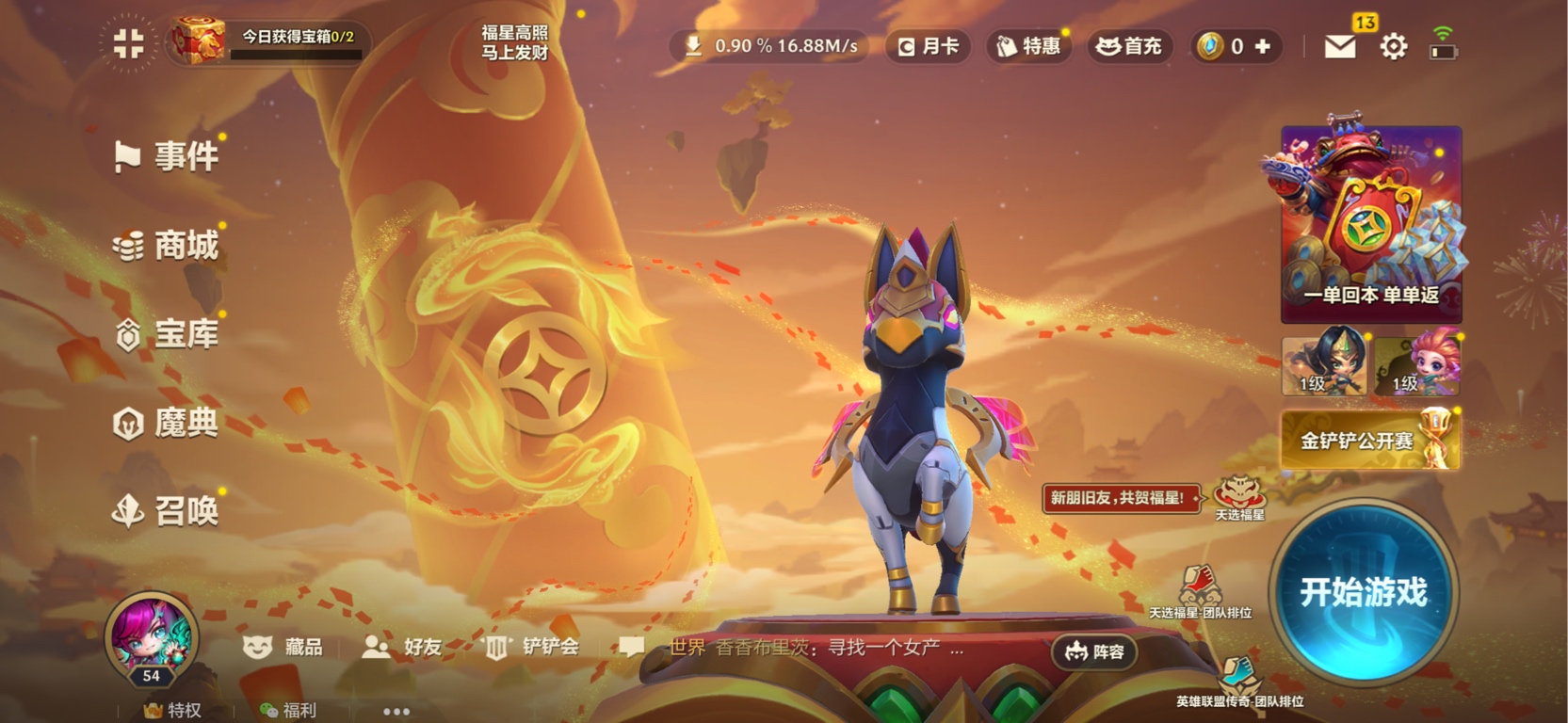Open the daily treasure chest tracker
The height and width of the screenshot is (723, 1568).
[268, 42]
